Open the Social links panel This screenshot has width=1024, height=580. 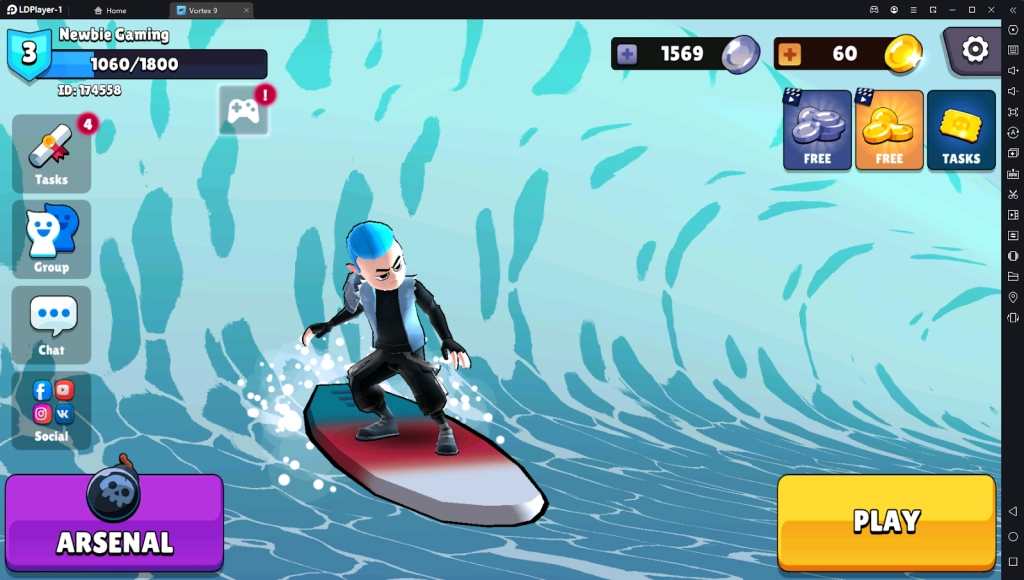(x=51, y=410)
